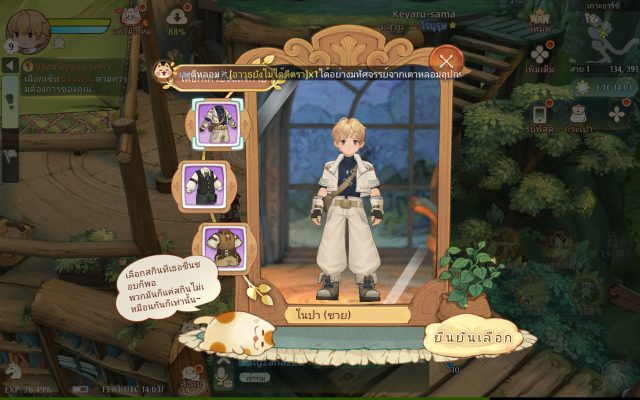Choose the black vest outfit thumbnail
Image resolution: width=640 pixels, height=400 pixels.
coord(212,187)
